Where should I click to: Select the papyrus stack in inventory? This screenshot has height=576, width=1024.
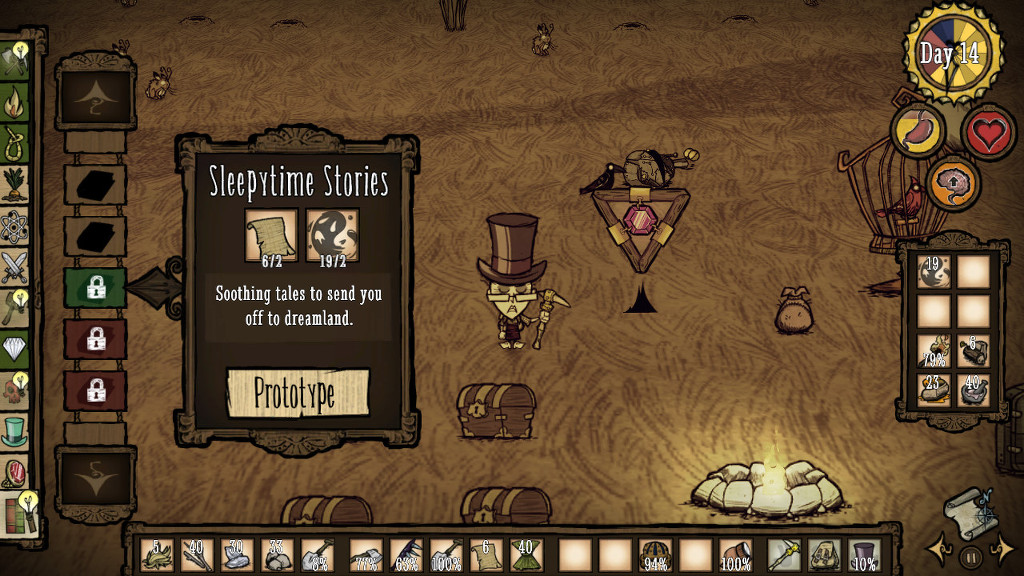pyautogui.click(x=486, y=555)
